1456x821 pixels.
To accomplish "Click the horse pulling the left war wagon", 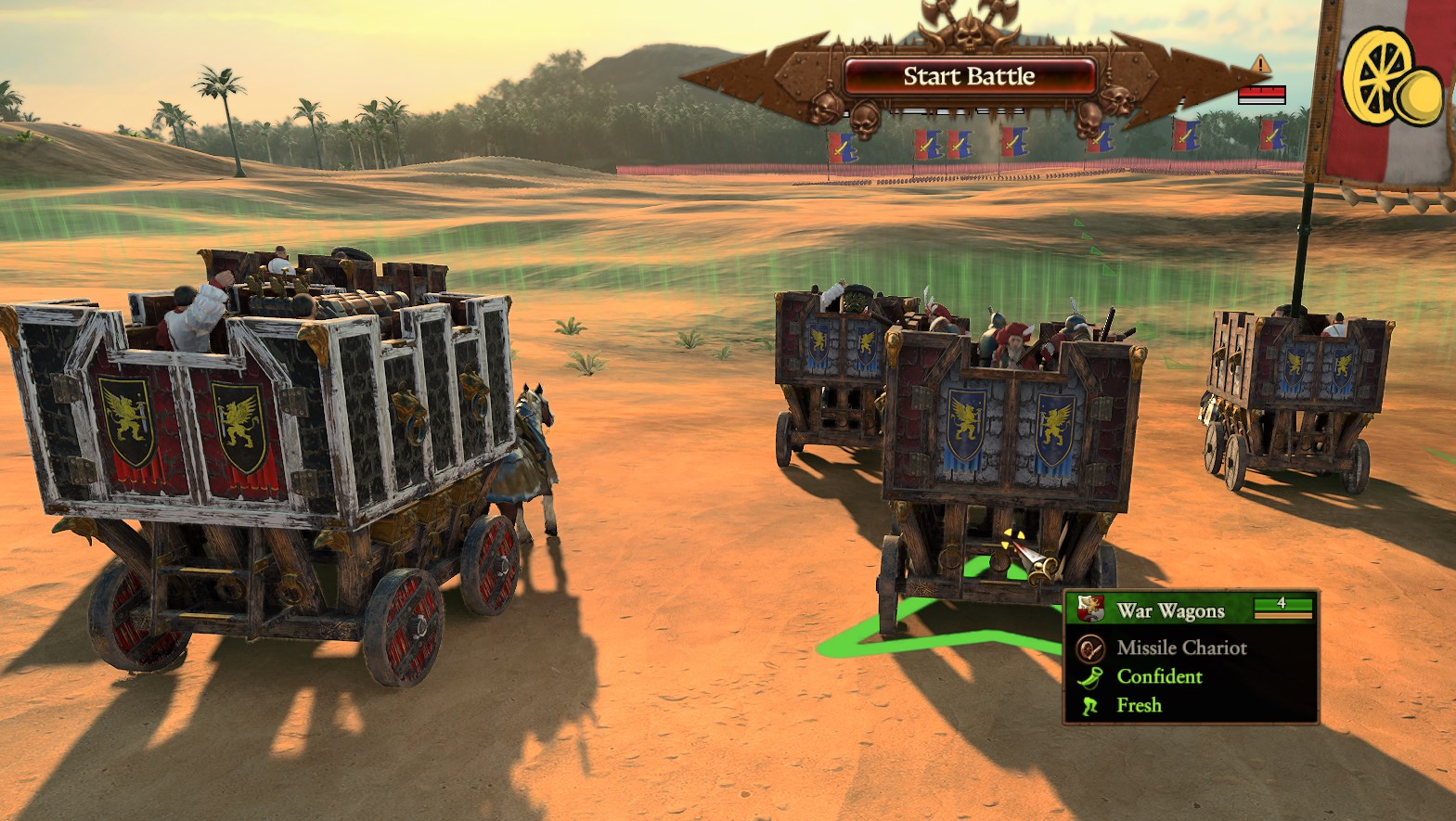I will [530, 455].
